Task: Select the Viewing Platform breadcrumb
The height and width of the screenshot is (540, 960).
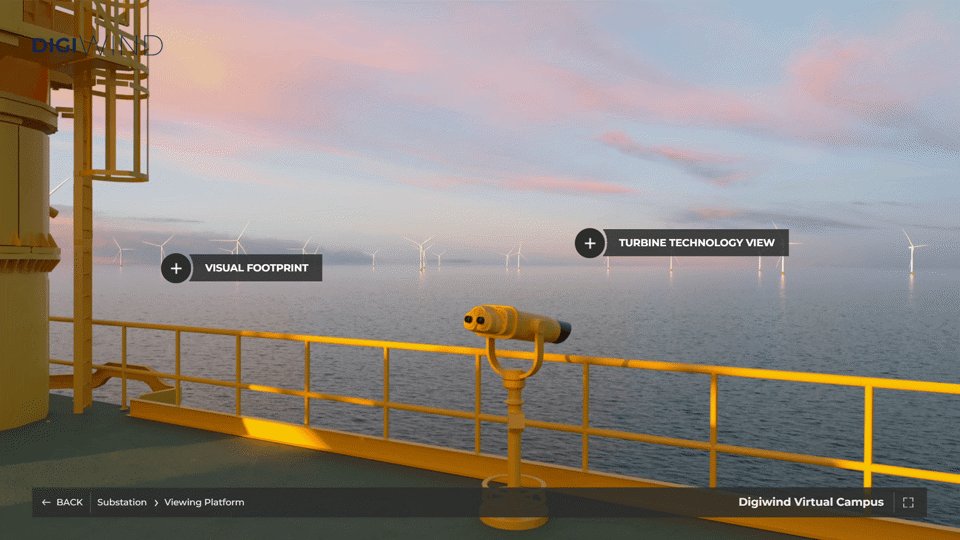Action: [x=204, y=502]
